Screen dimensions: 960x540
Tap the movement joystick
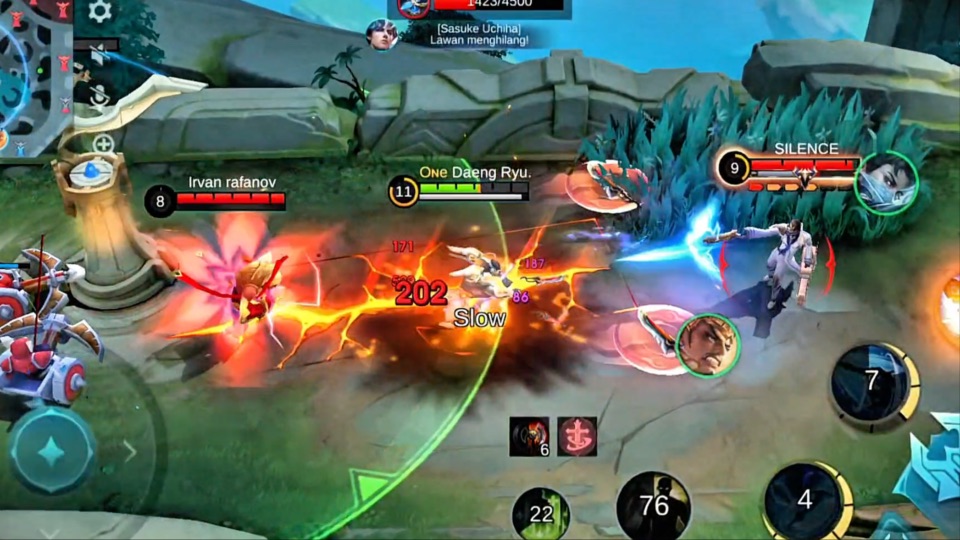[52, 451]
